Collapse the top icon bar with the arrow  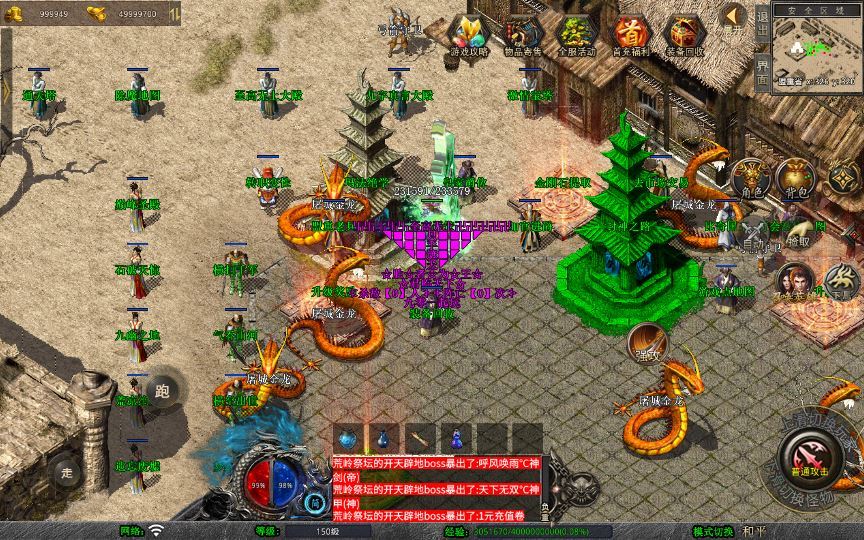click(735, 16)
